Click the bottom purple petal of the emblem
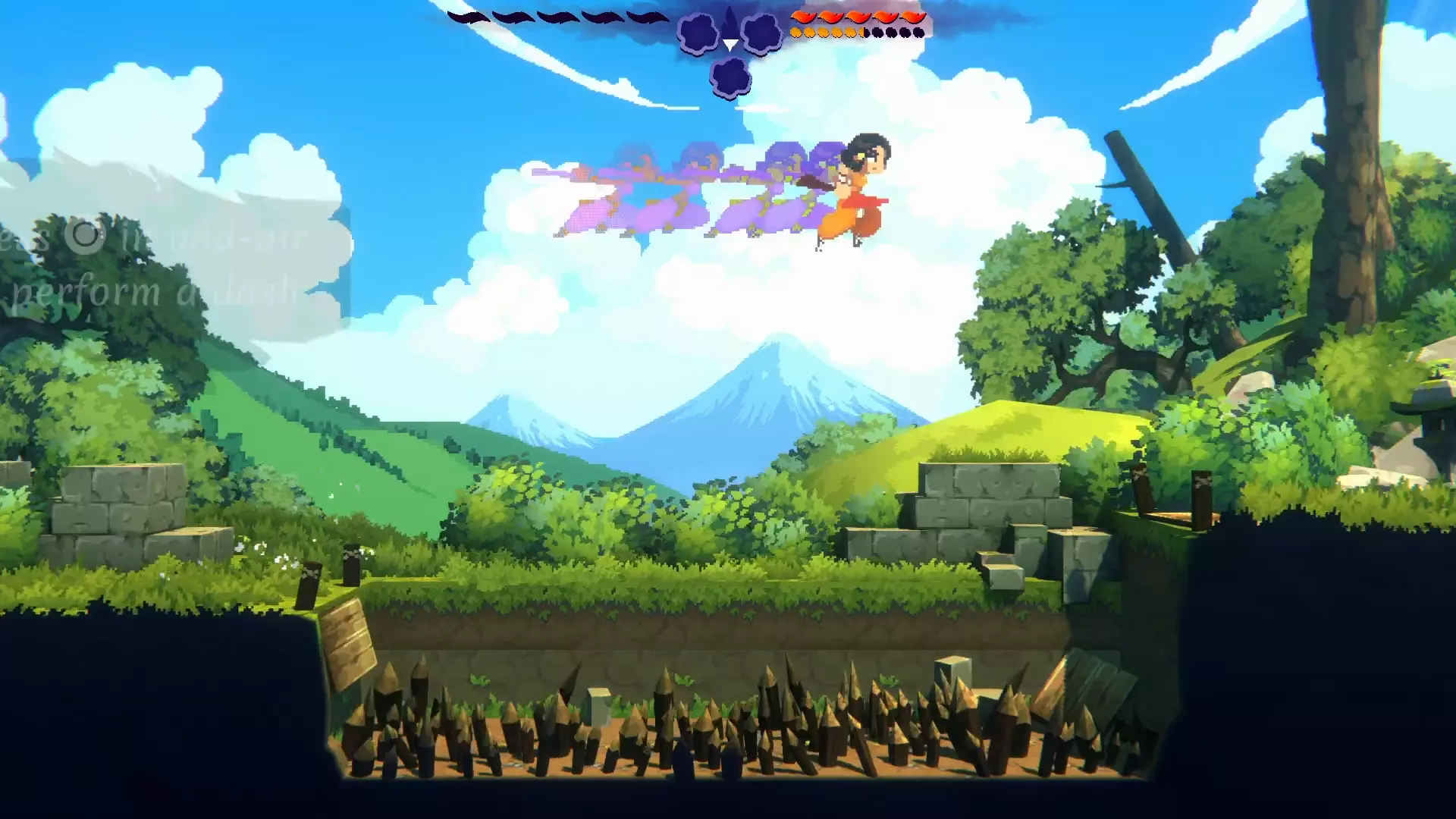The width and height of the screenshot is (1456, 819). (x=730, y=76)
